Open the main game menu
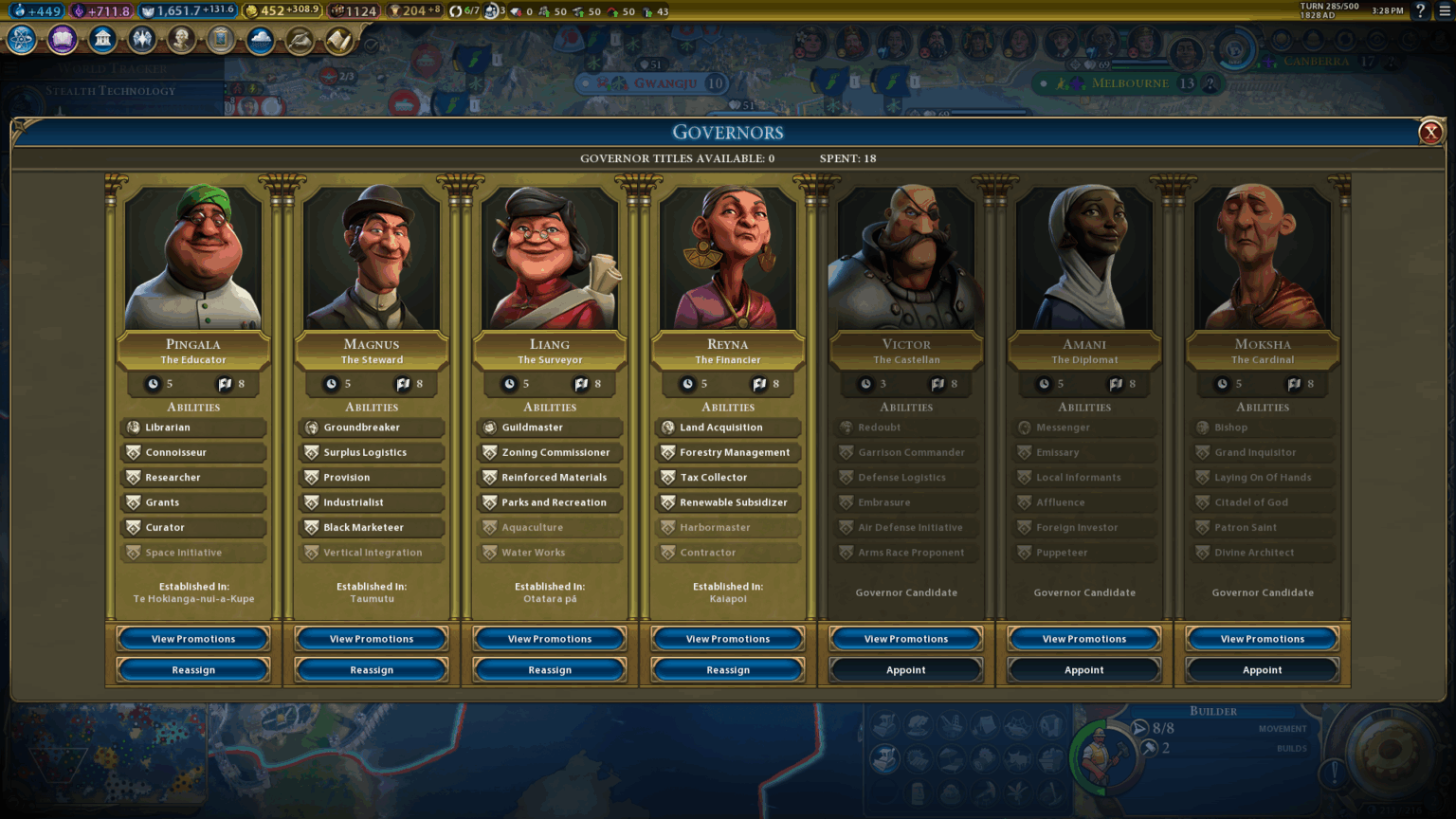This screenshot has height=819, width=1456. [1445, 11]
